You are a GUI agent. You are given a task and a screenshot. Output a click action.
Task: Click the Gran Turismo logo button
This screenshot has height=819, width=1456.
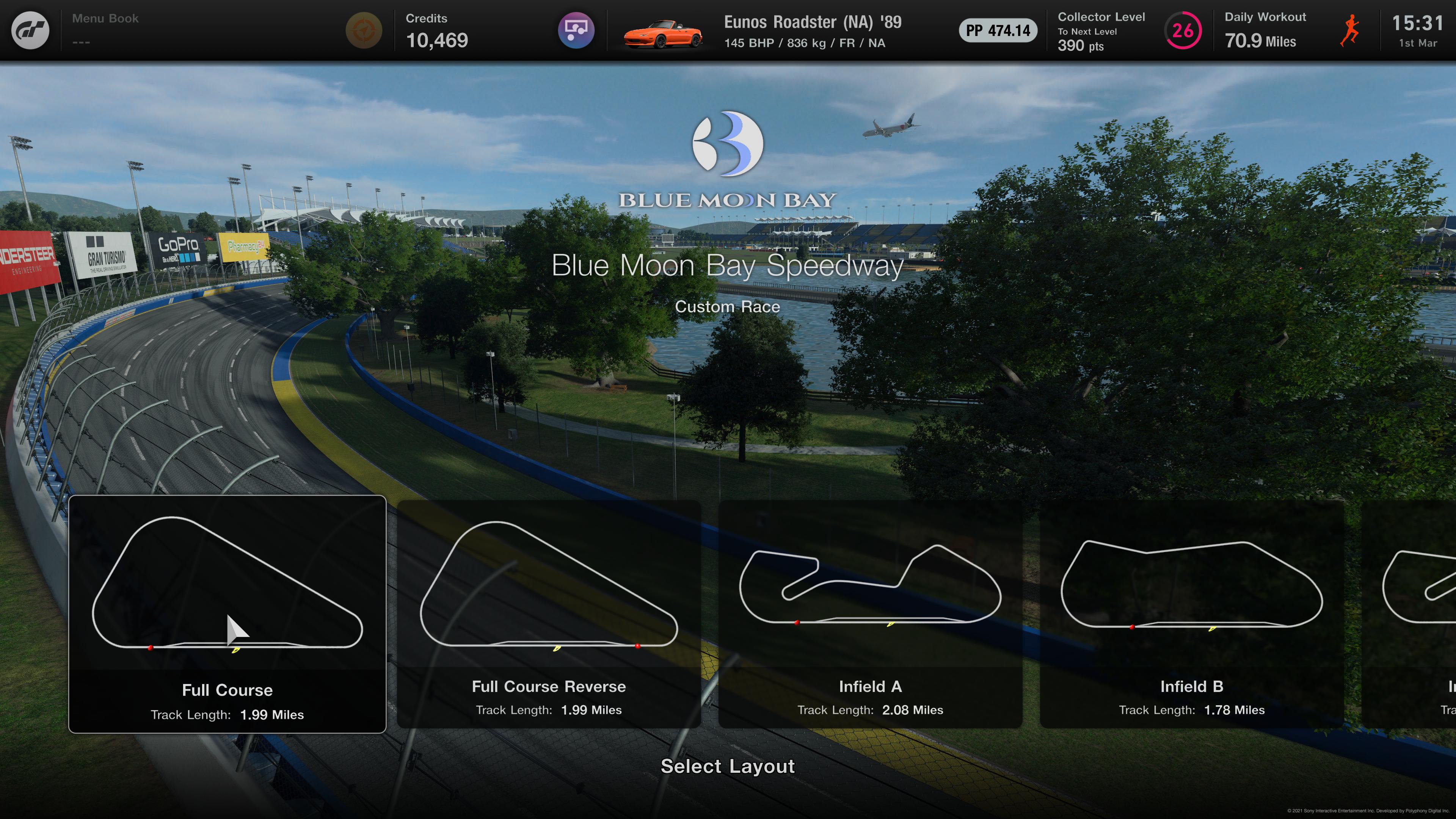[x=30, y=30]
